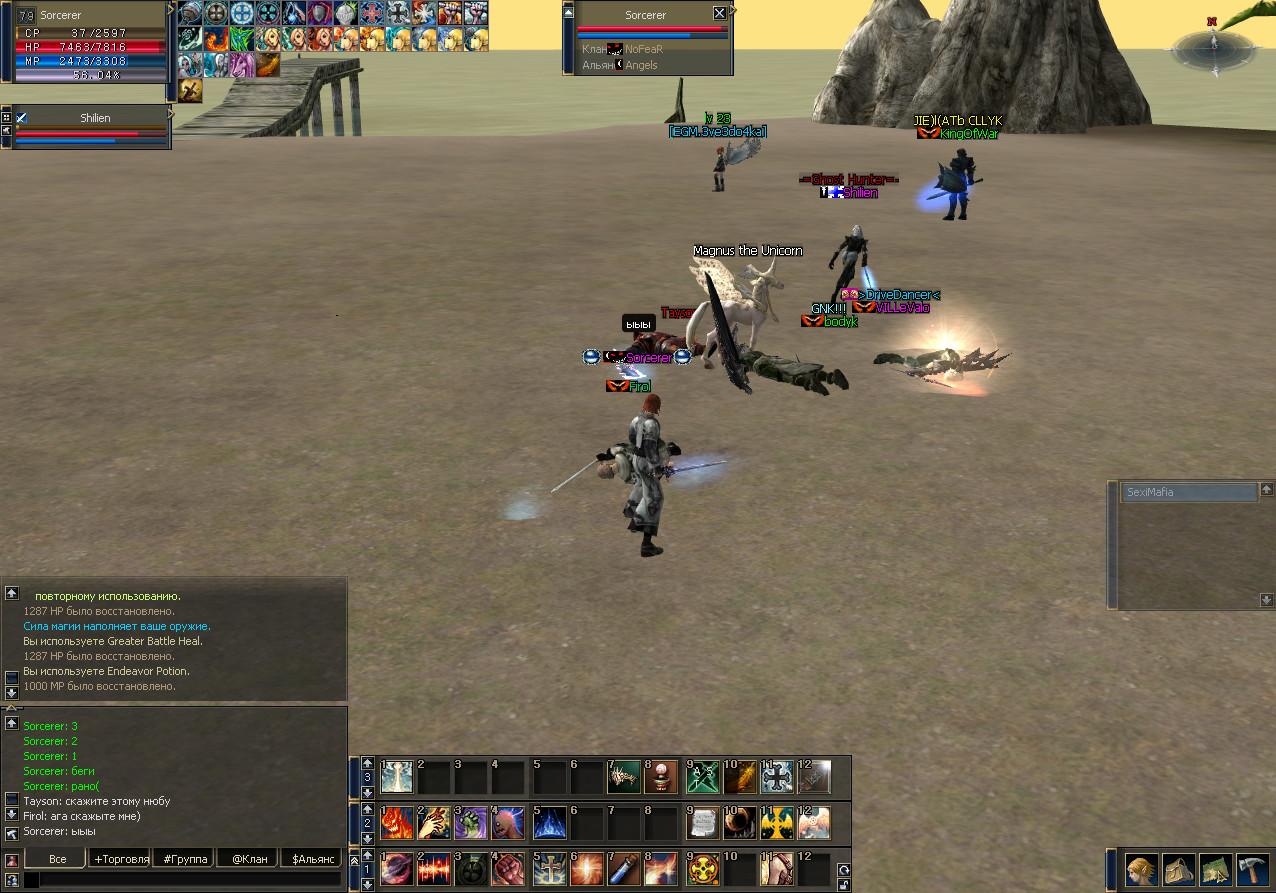Activate the red fist skill
The height and width of the screenshot is (893, 1276).
click(x=510, y=869)
